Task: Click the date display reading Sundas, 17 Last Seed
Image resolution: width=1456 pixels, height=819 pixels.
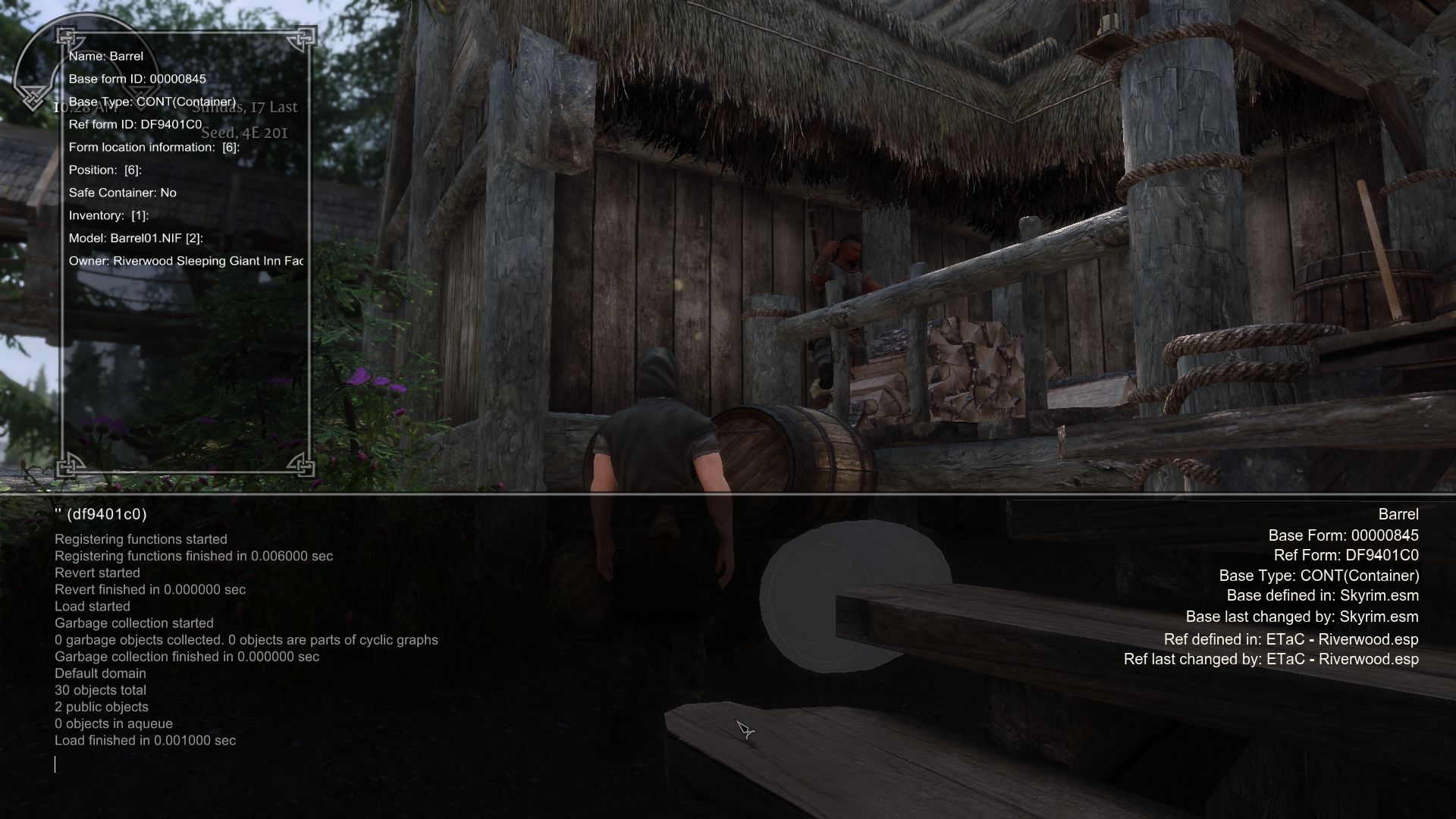Action: 244,121
